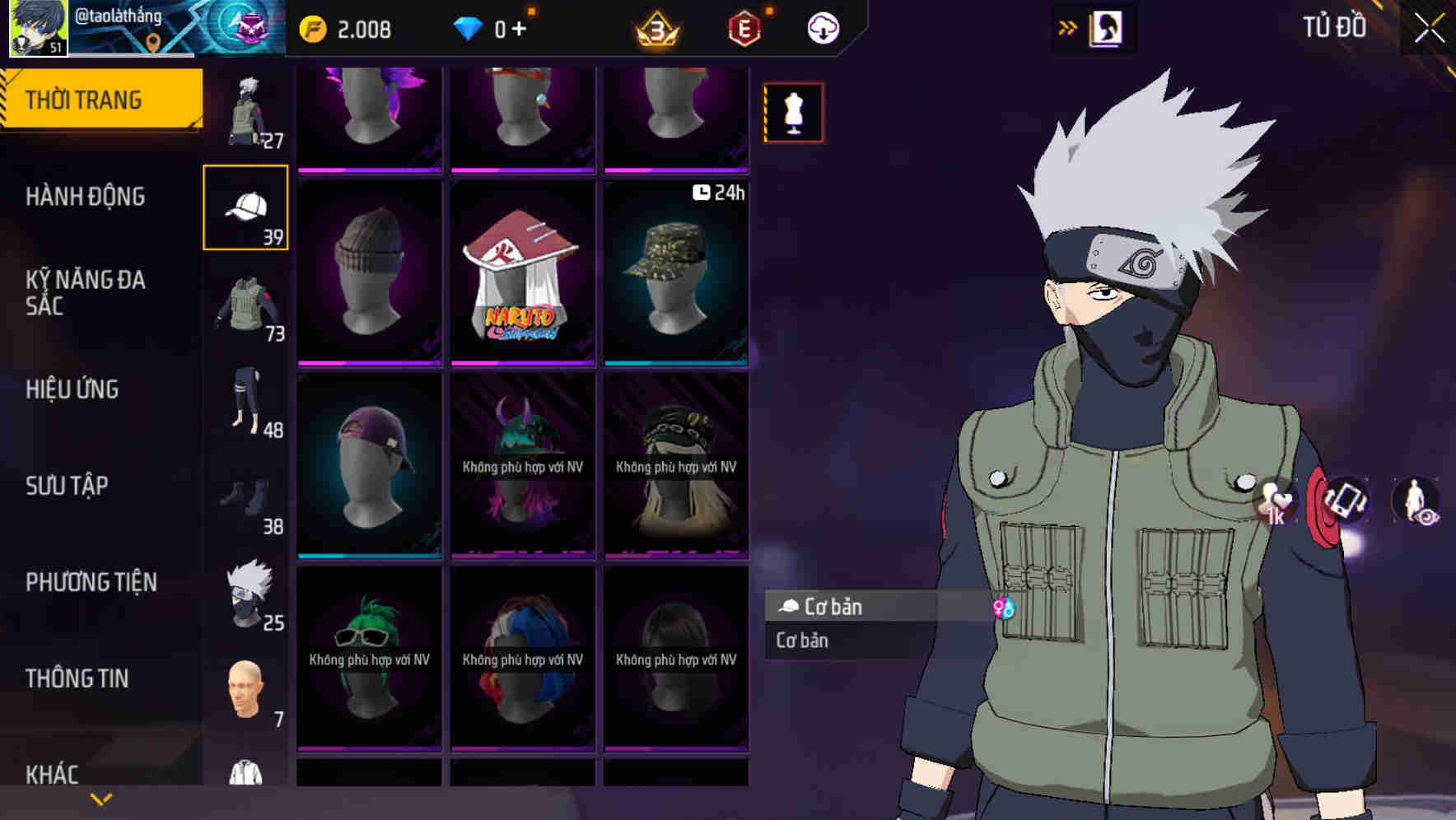Expand the sidebar with the bottom chevron

[x=100, y=797]
